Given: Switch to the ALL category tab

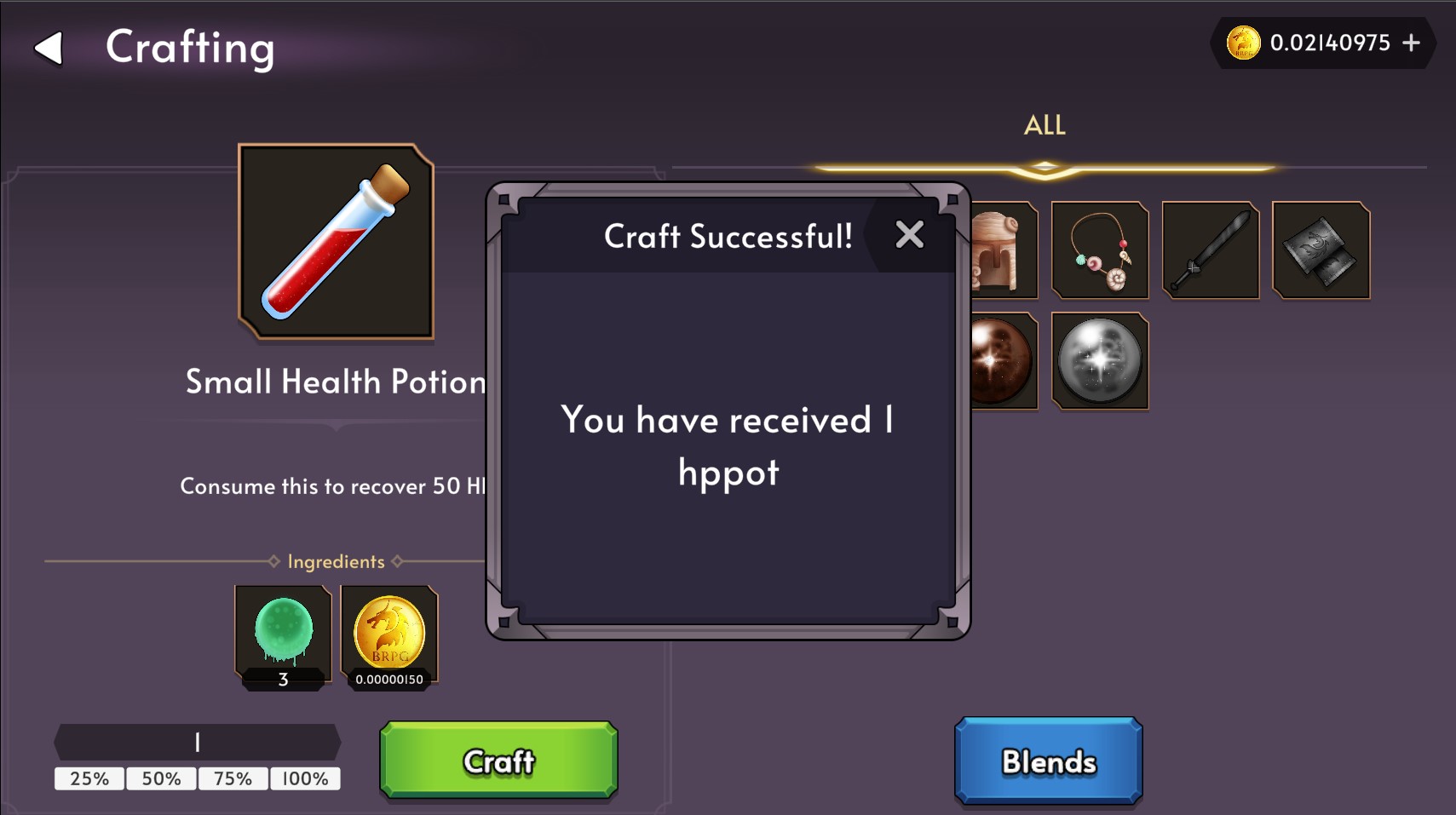Looking at the screenshot, I should (1043, 125).
